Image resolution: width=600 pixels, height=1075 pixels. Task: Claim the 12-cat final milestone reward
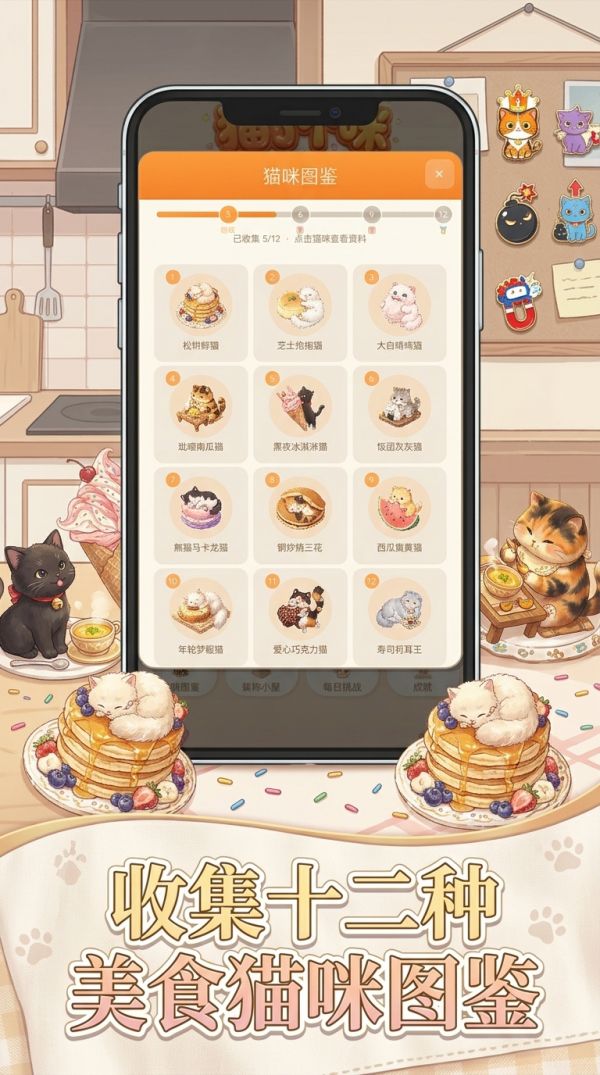(x=443, y=214)
